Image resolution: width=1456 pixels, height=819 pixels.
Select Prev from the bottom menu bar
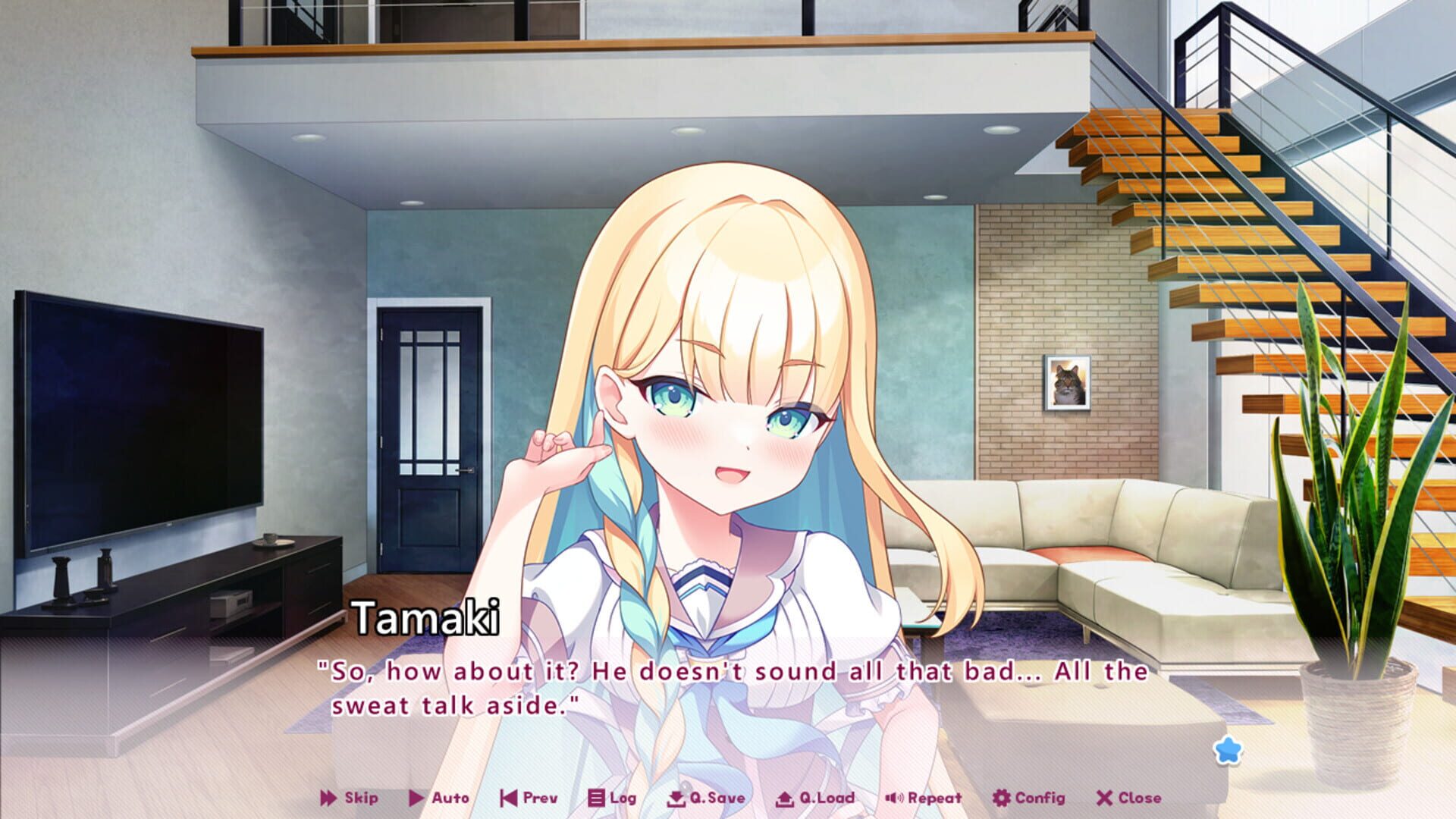[527, 797]
